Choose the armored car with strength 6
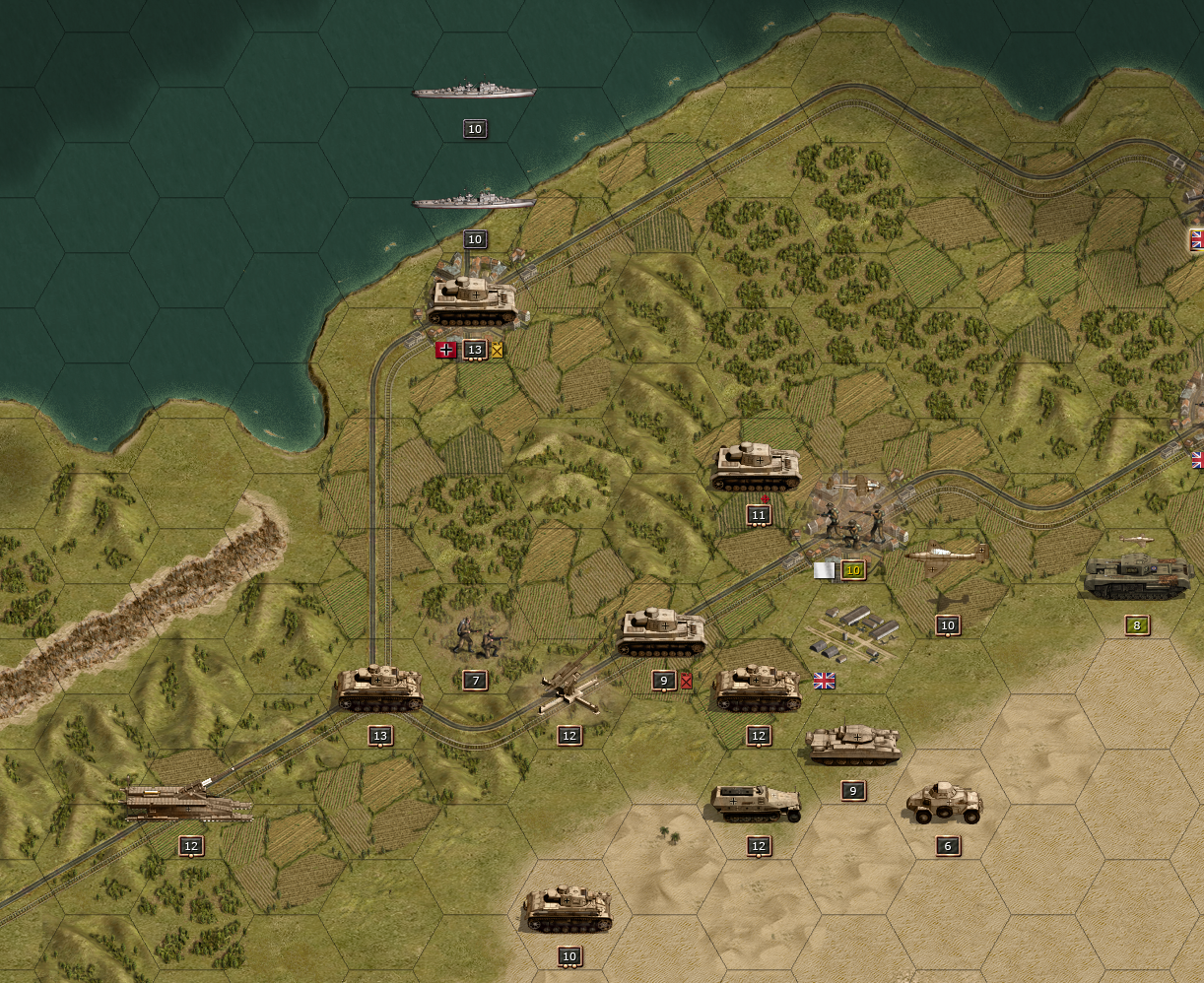The image size is (1204, 983). click(945, 803)
